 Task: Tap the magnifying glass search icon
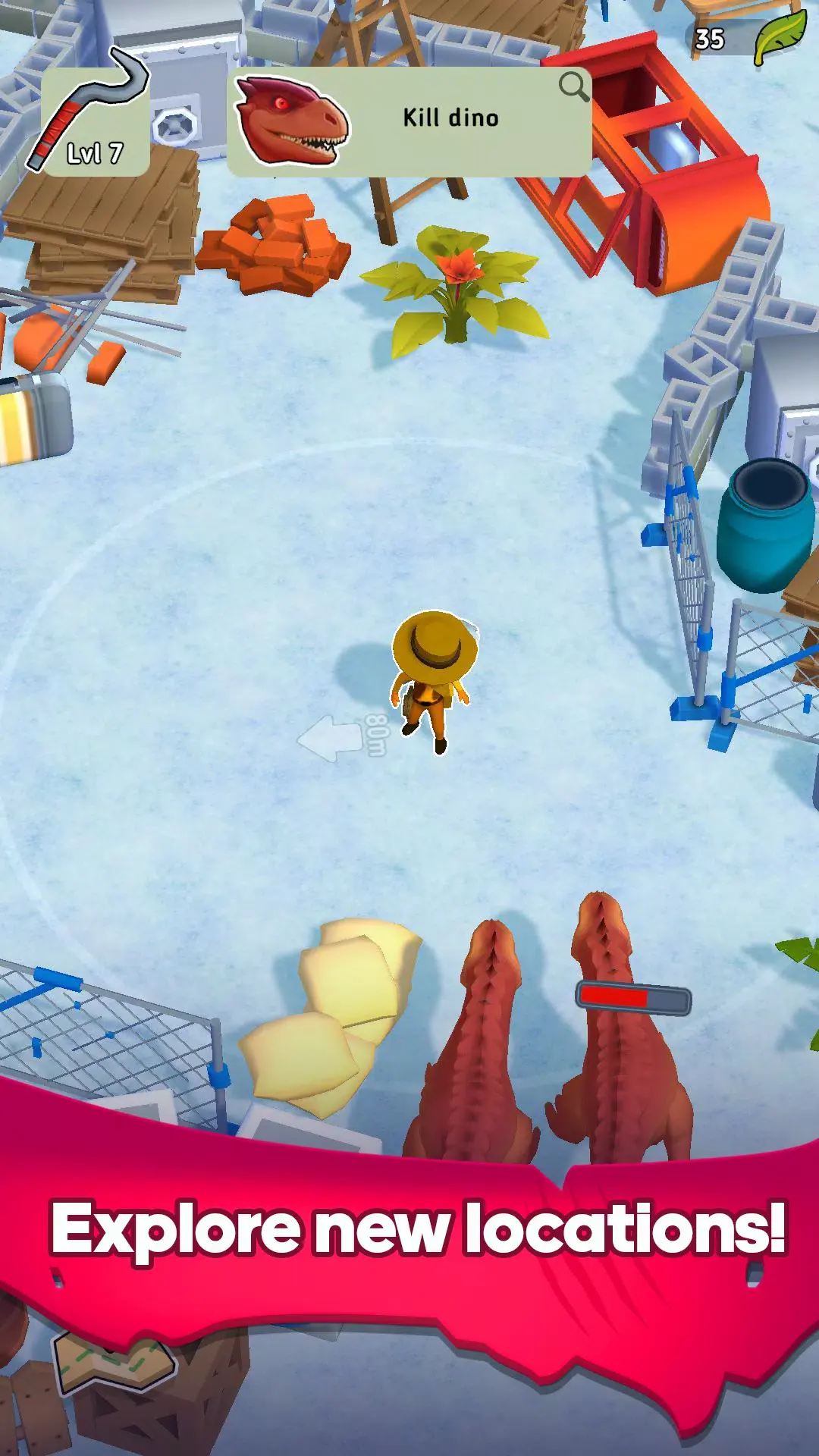(573, 87)
